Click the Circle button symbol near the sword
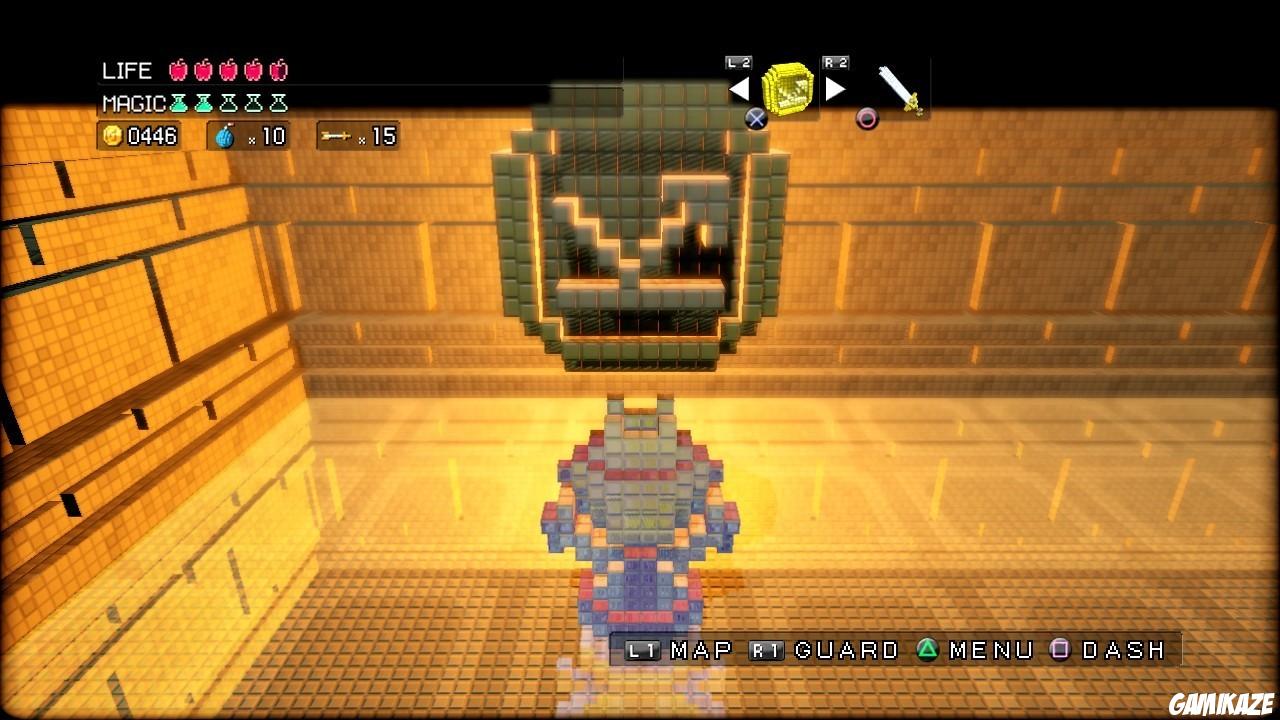 pyautogui.click(x=868, y=119)
